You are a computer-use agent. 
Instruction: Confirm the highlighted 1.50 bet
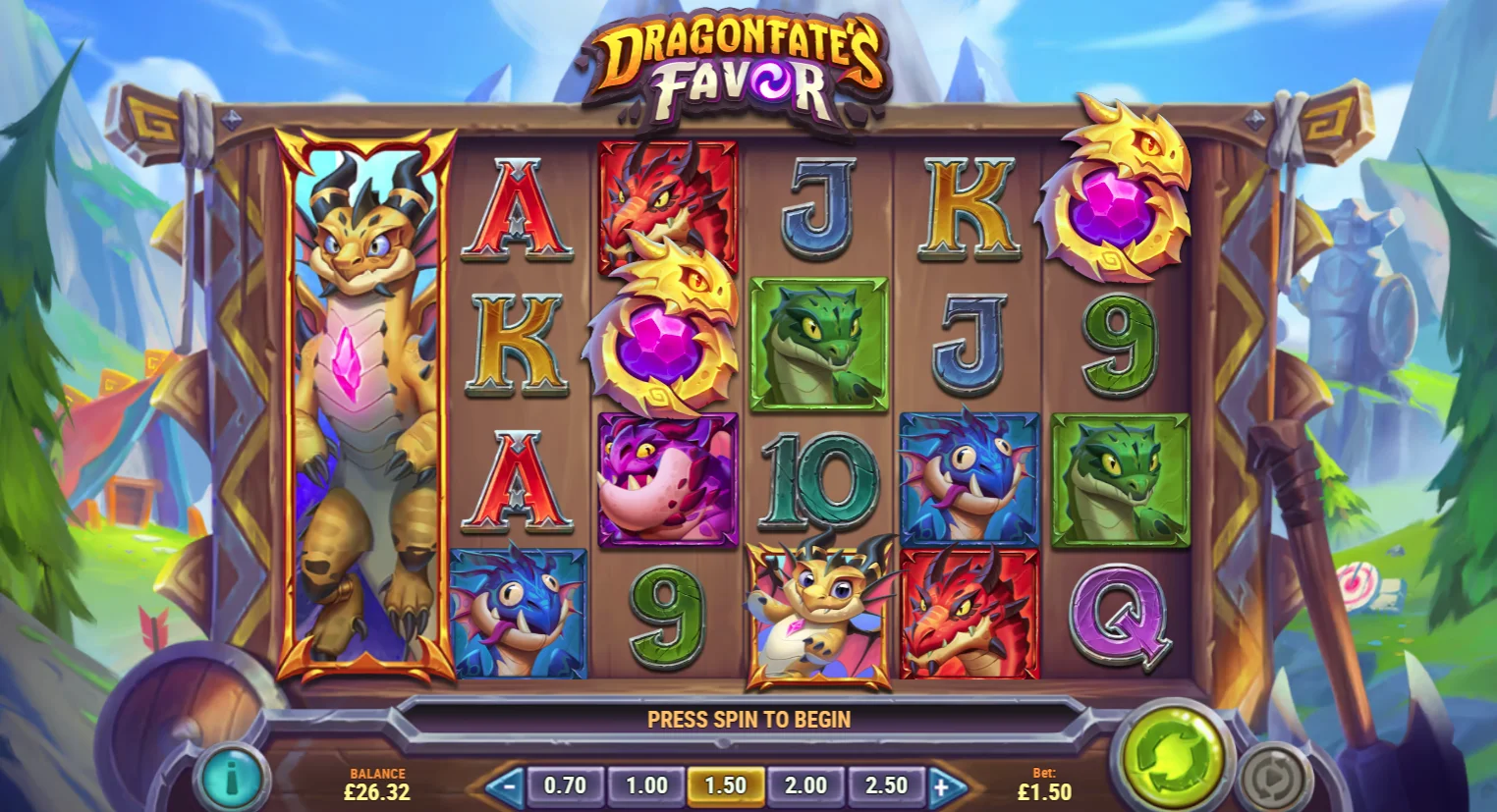click(726, 785)
